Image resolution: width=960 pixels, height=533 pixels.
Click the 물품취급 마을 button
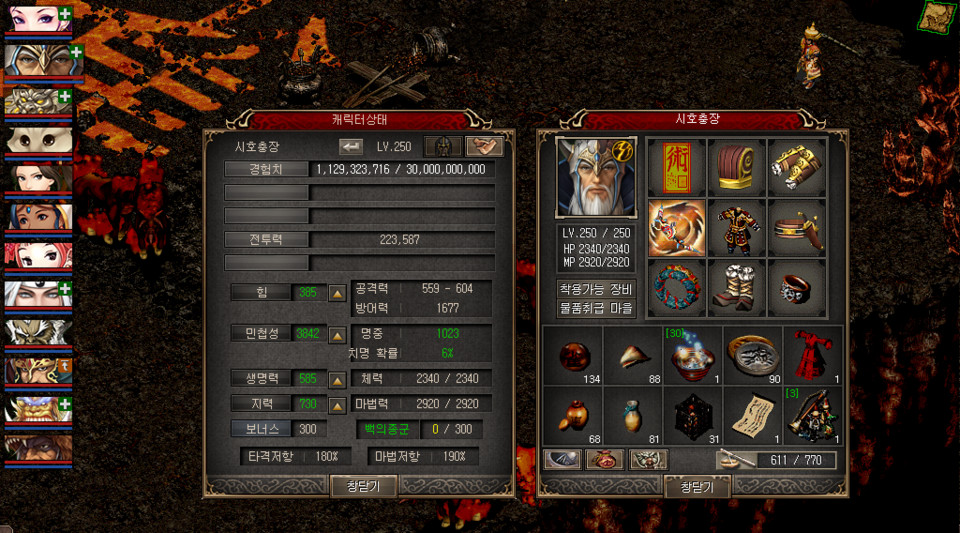[x=596, y=308]
